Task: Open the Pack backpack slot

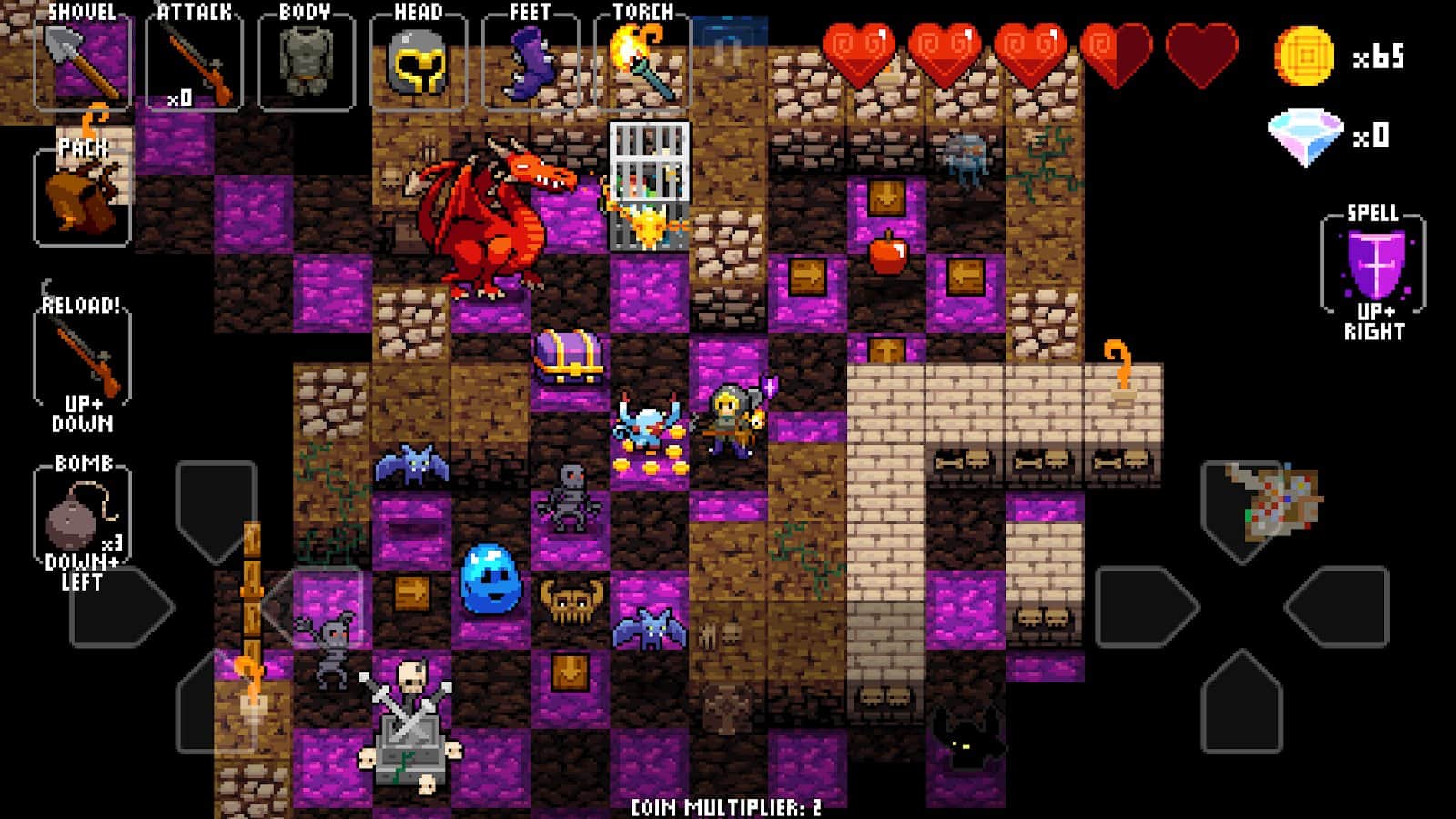Action: 82,197
